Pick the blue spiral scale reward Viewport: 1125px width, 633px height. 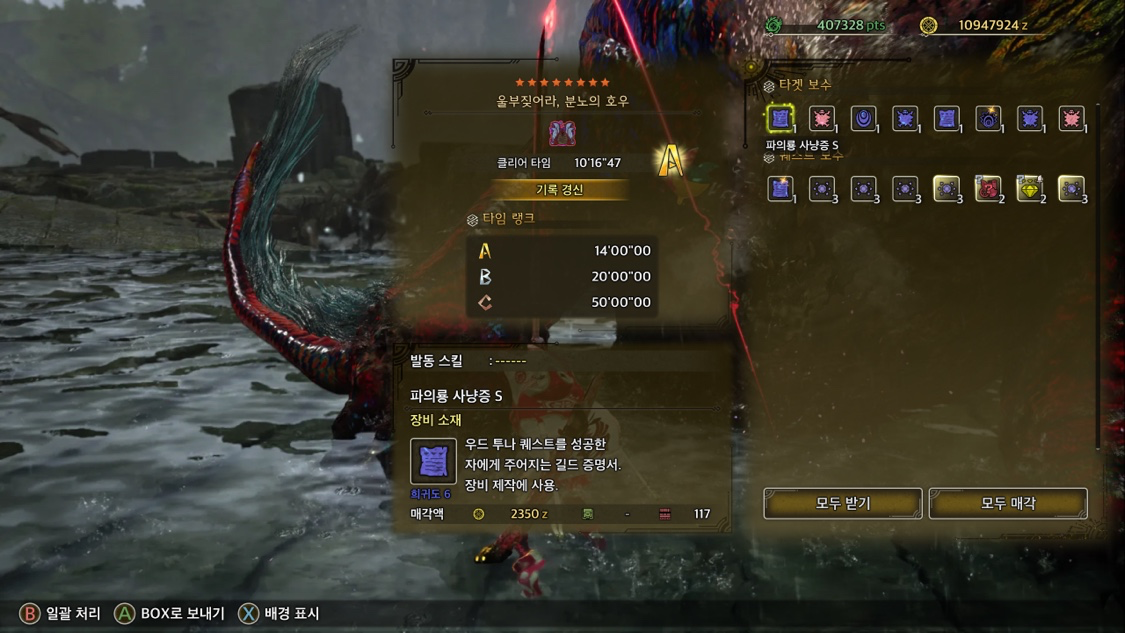point(863,118)
